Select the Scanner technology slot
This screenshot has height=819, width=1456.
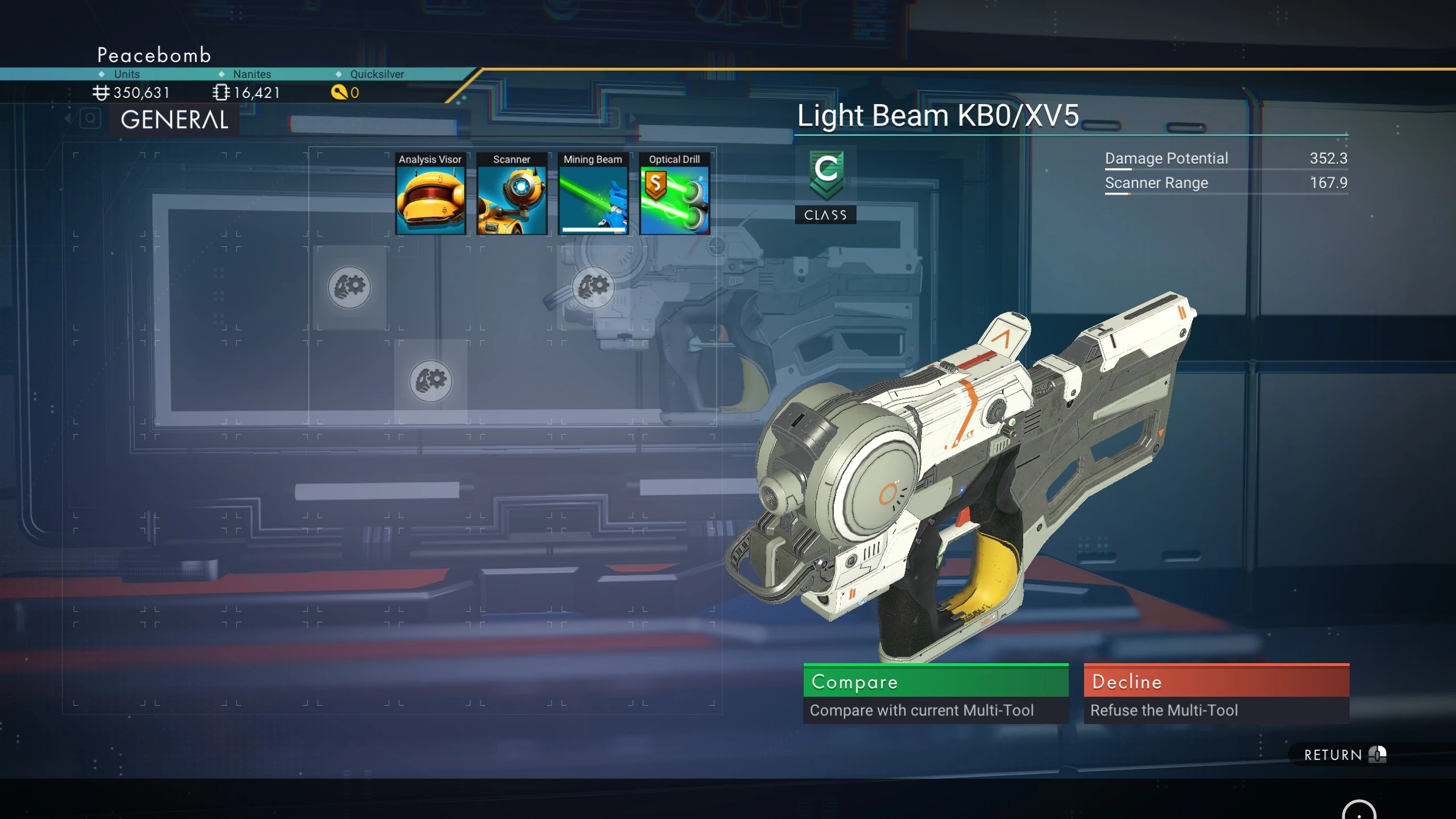point(512,195)
